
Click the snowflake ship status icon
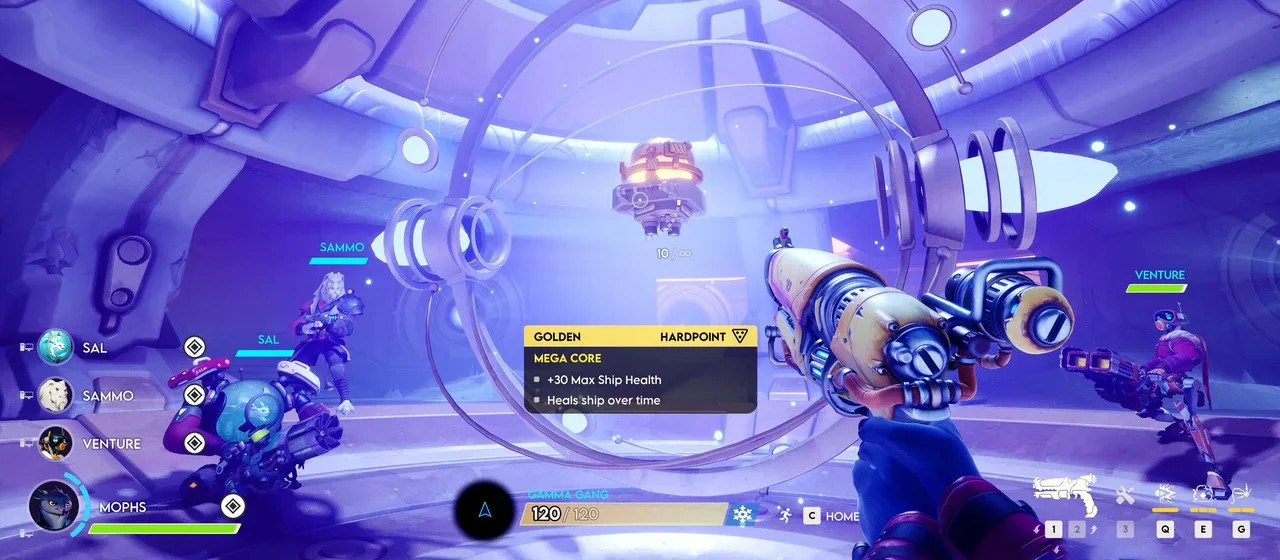pos(742,515)
